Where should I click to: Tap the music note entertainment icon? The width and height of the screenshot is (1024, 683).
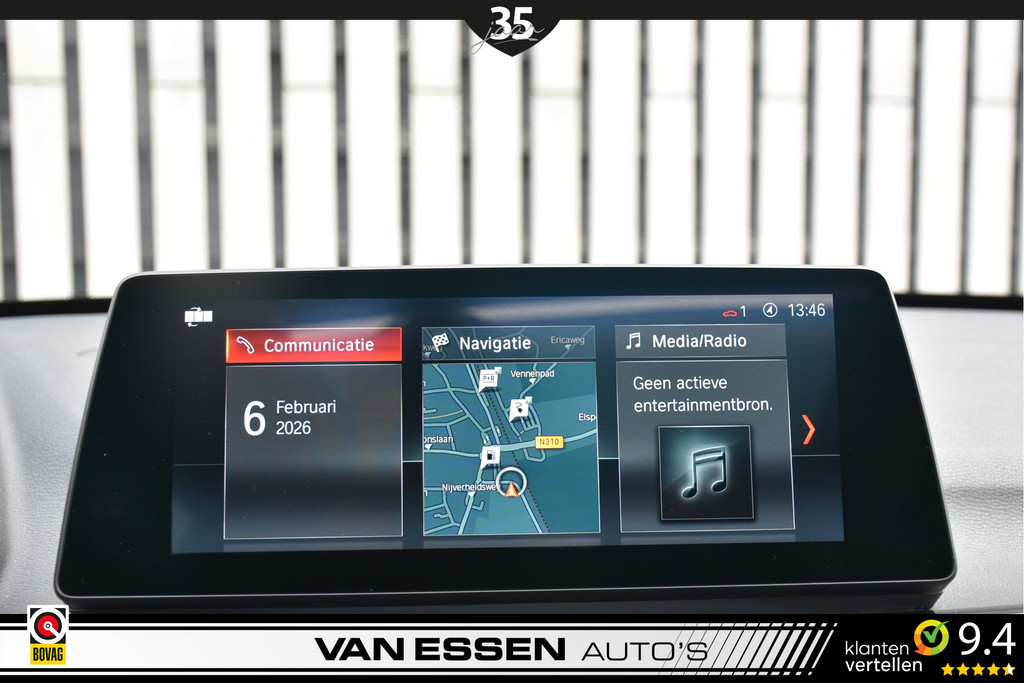(705, 472)
